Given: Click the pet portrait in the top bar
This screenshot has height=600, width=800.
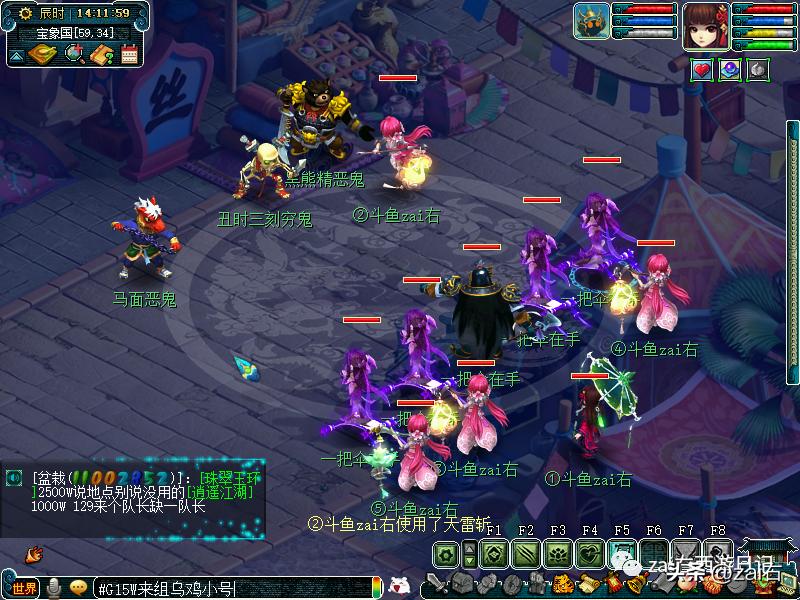Looking at the screenshot, I should pyautogui.click(x=592, y=21).
